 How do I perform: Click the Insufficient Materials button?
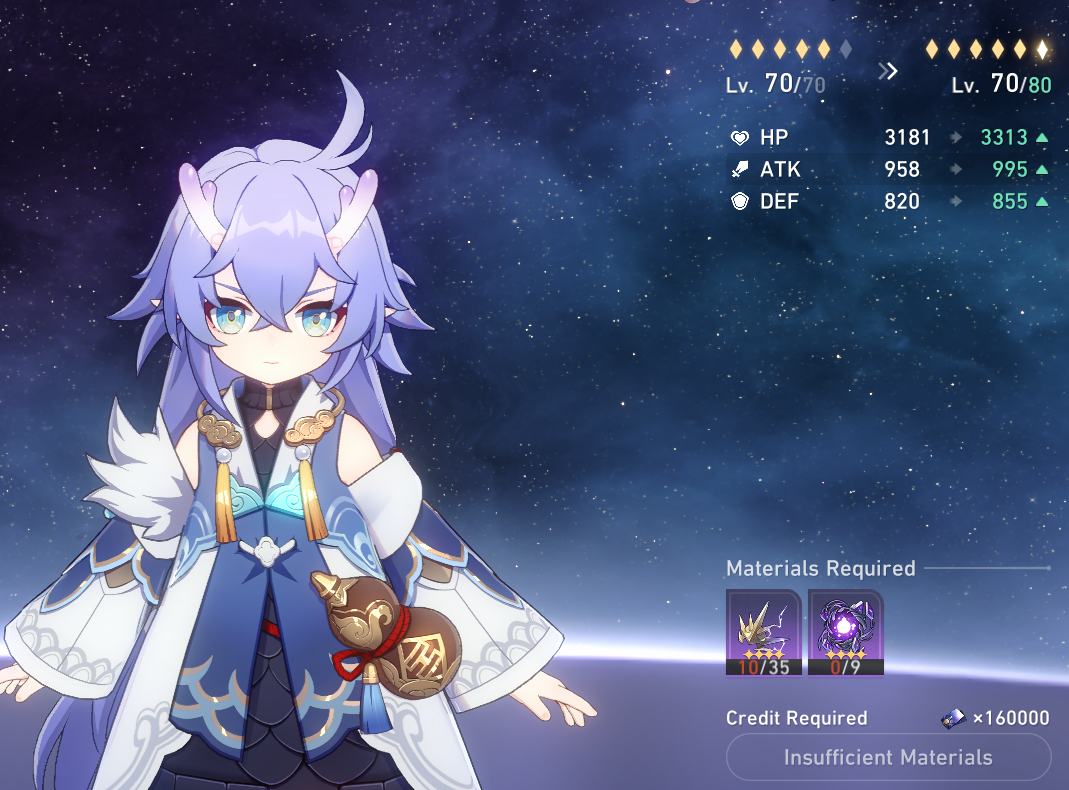[x=888, y=757]
